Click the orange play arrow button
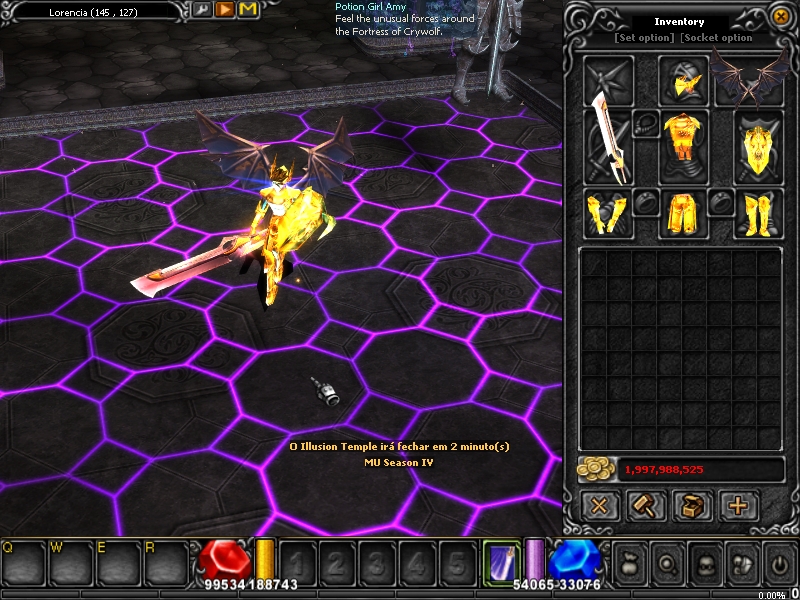This screenshot has height=600, width=800. point(224,10)
